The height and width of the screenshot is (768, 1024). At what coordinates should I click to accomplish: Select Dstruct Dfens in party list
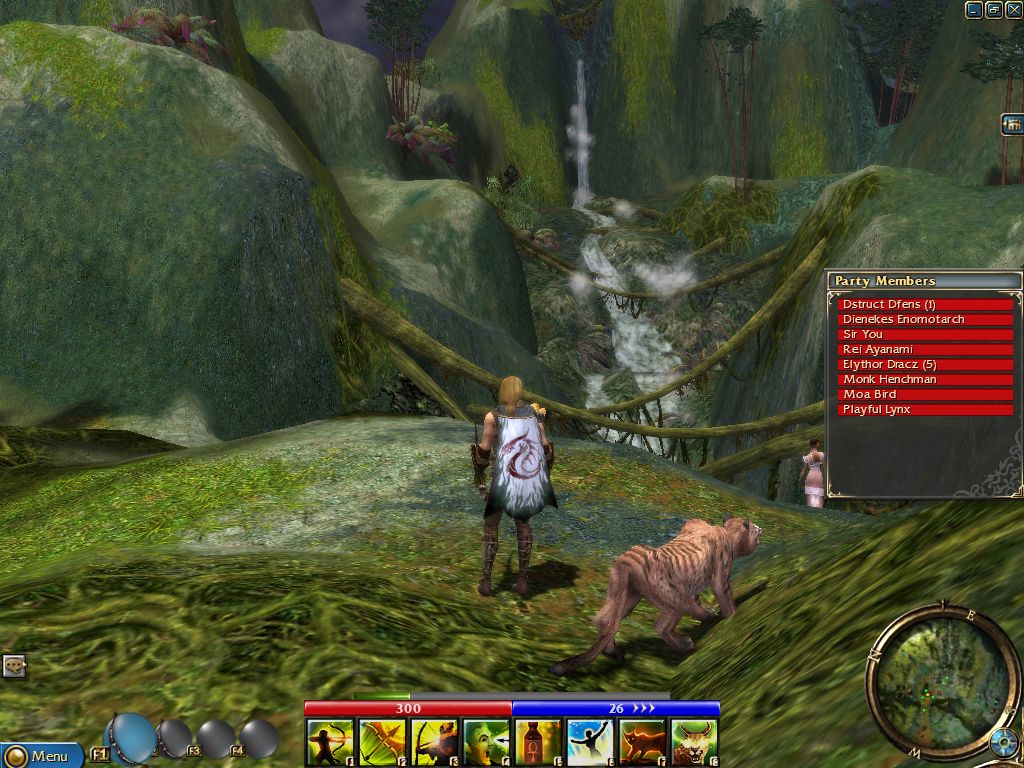[925, 304]
